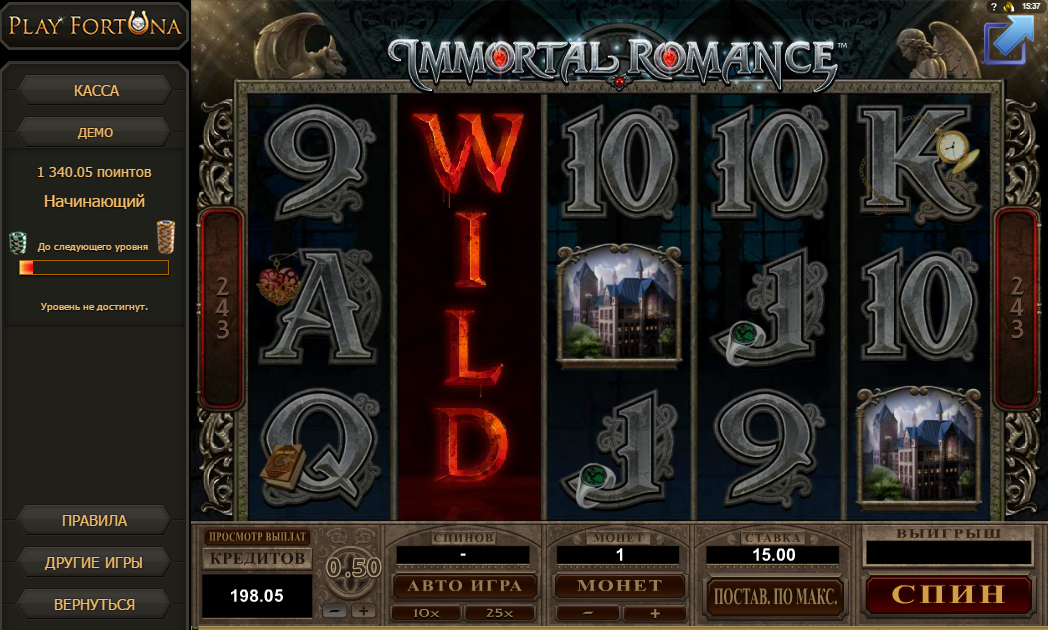
Task: Click the МОНЕТ coins button
Action: click(619, 585)
